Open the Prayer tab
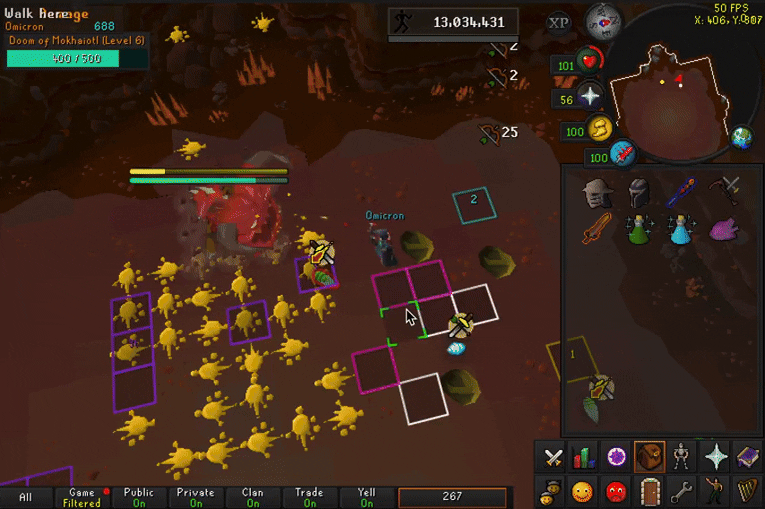765x509 pixels. (715, 458)
